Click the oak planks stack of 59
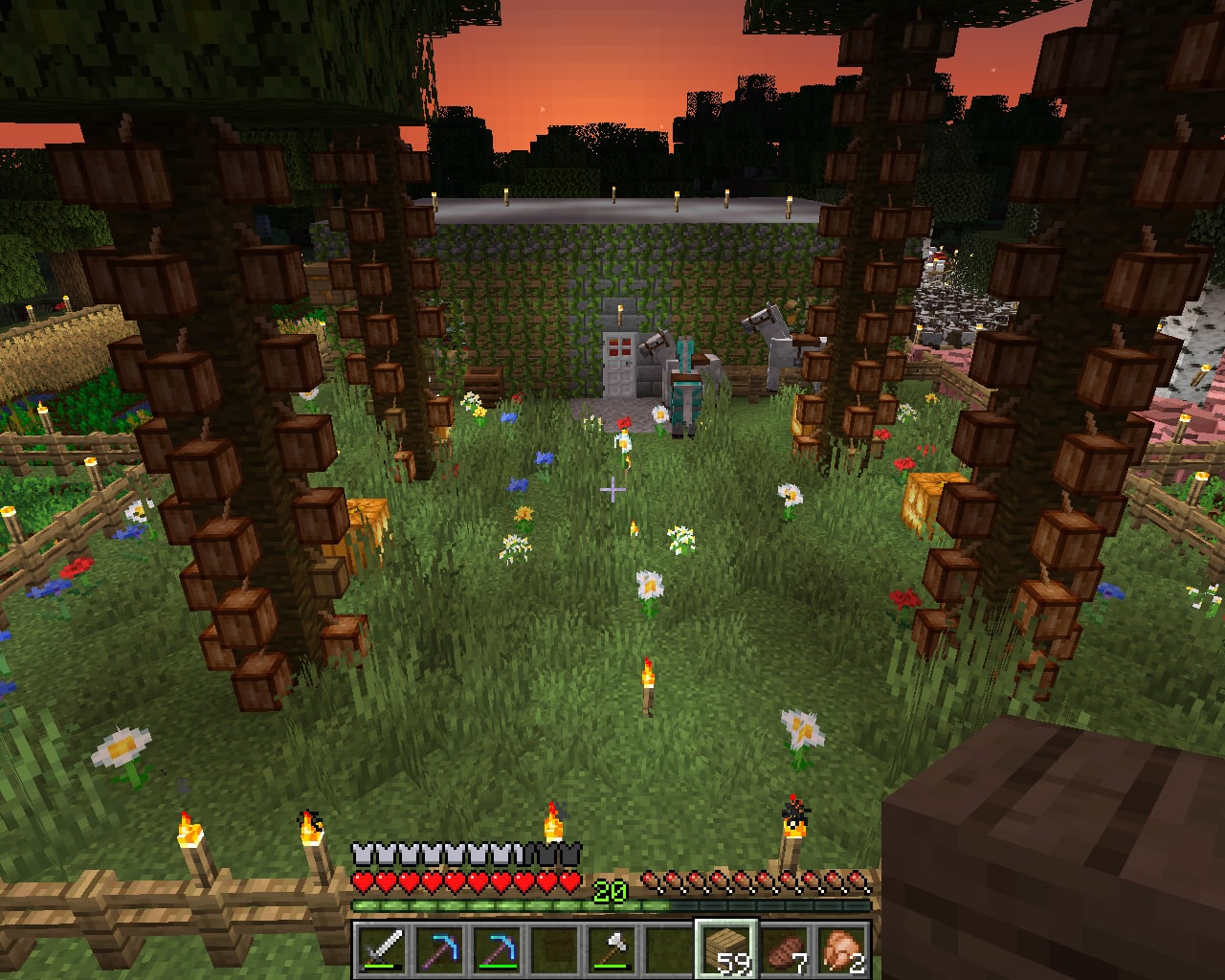This screenshot has width=1225, height=980. (x=726, y=949)
